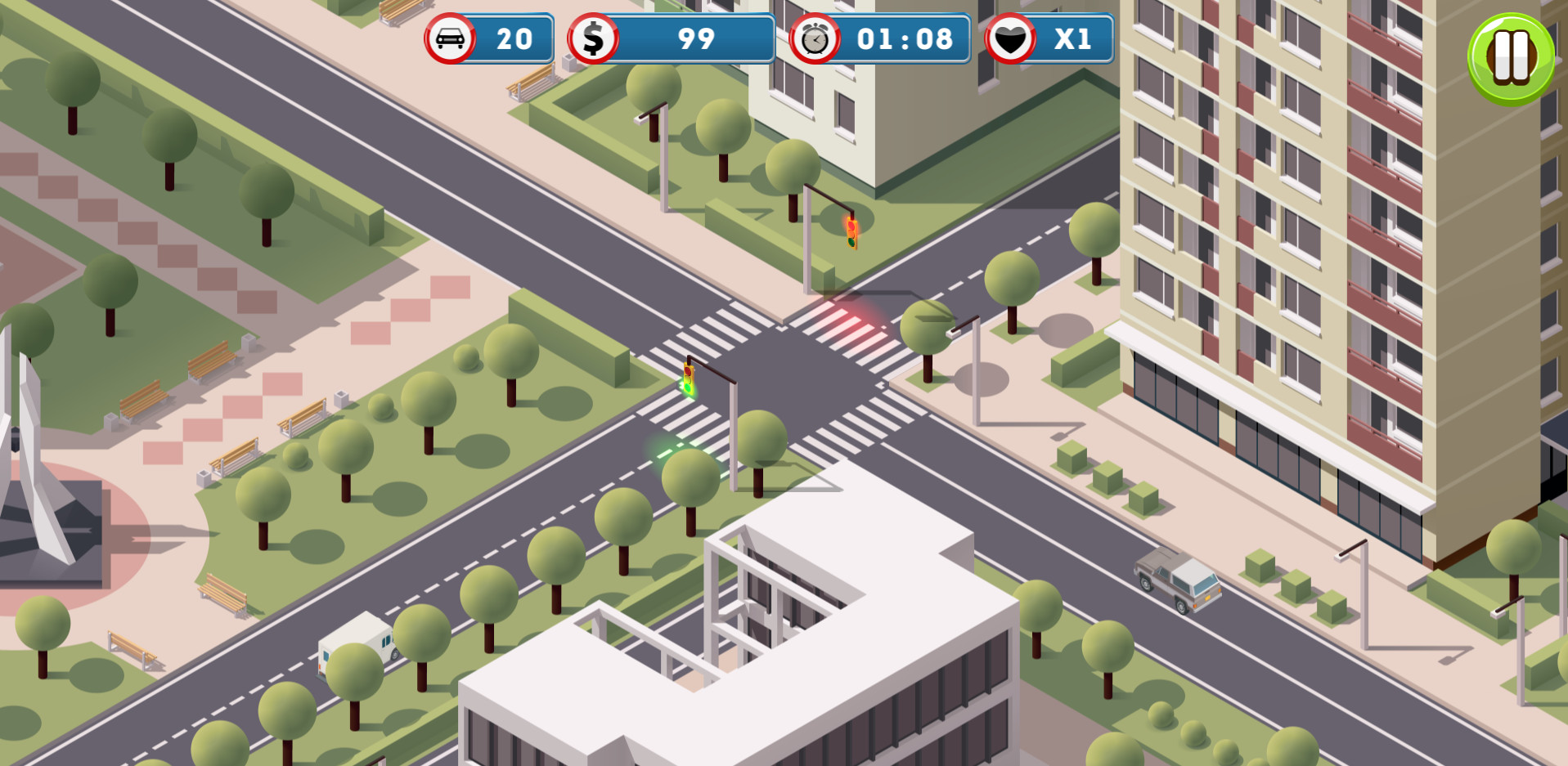Select the money counter displaying 99
This screenshot has height=766, width=1568.
(x=696, y=38)
